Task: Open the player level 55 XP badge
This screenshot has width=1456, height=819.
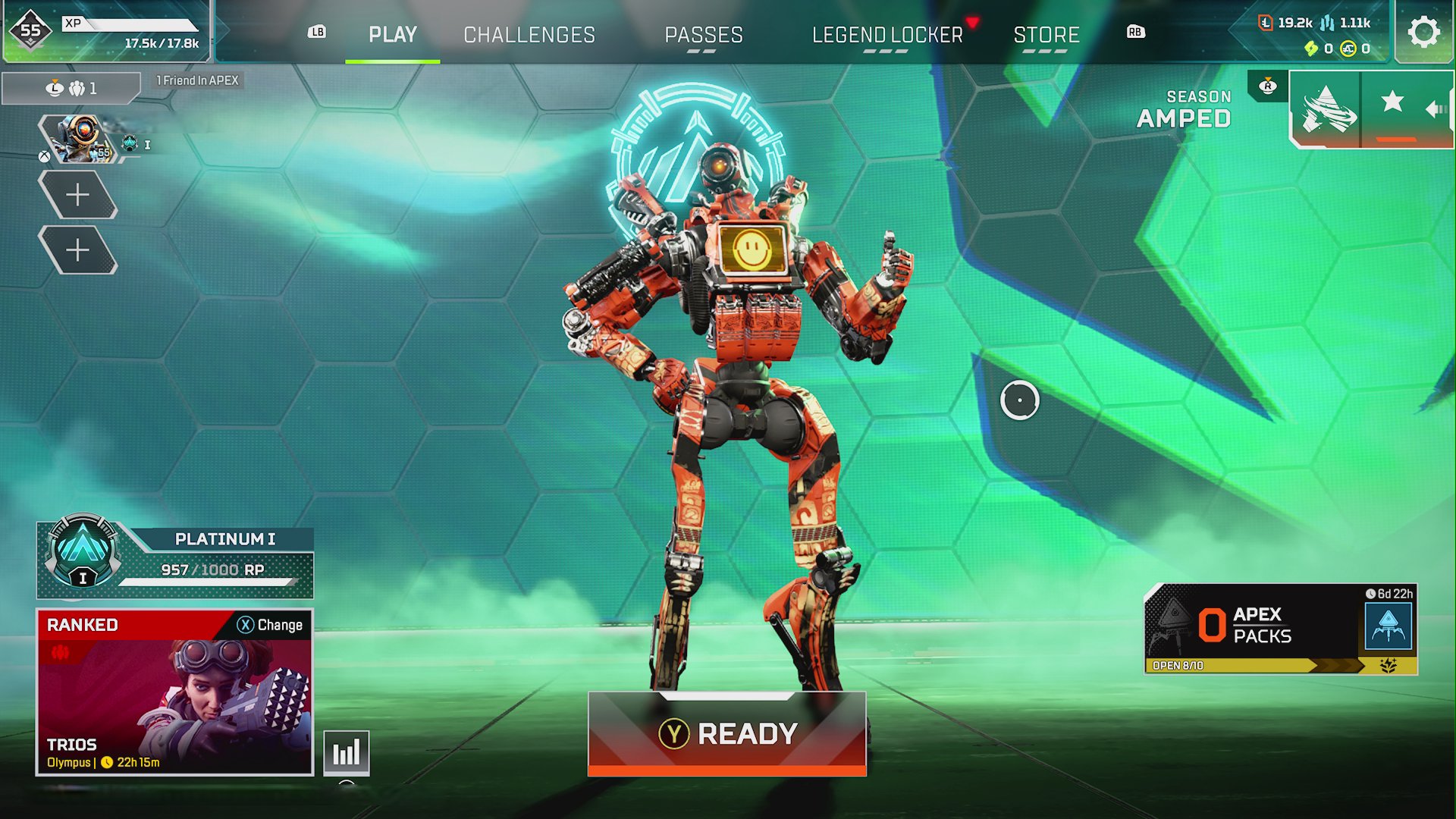Action: point(30,31)
